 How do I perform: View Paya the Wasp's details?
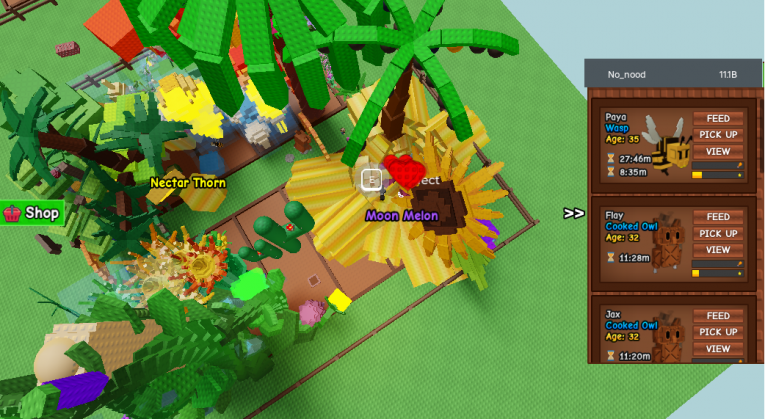pyautogui.click(x=718, y=151)
